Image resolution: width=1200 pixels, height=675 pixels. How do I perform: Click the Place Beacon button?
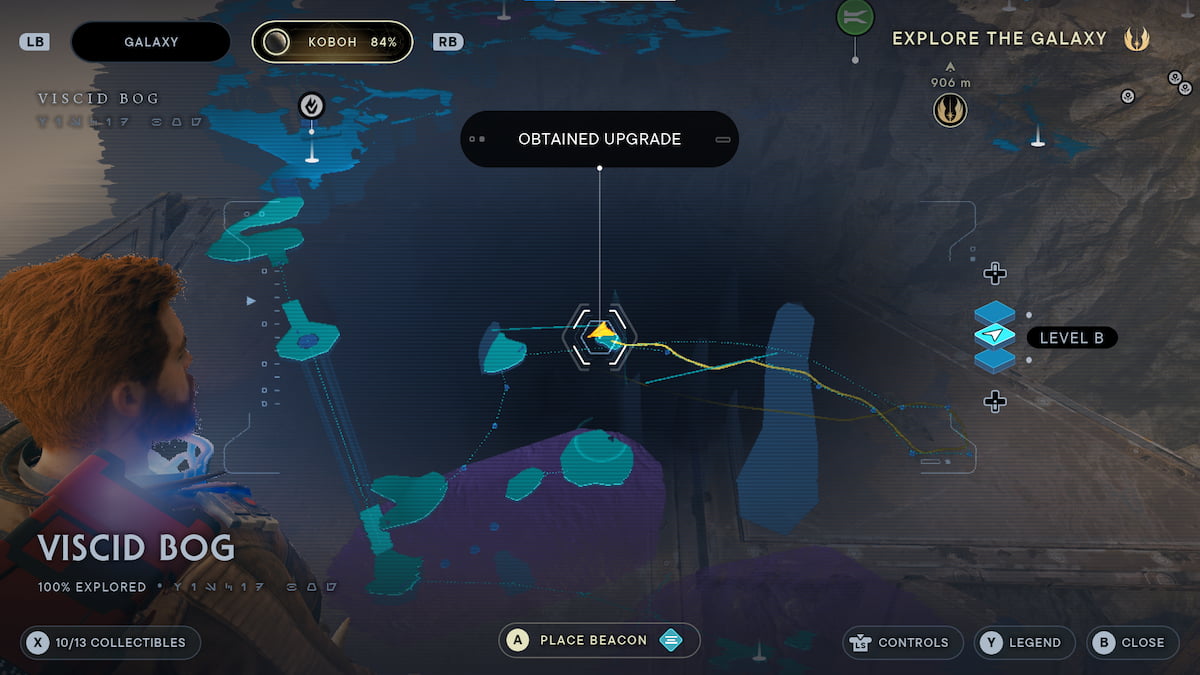click(x=599, y=640)
